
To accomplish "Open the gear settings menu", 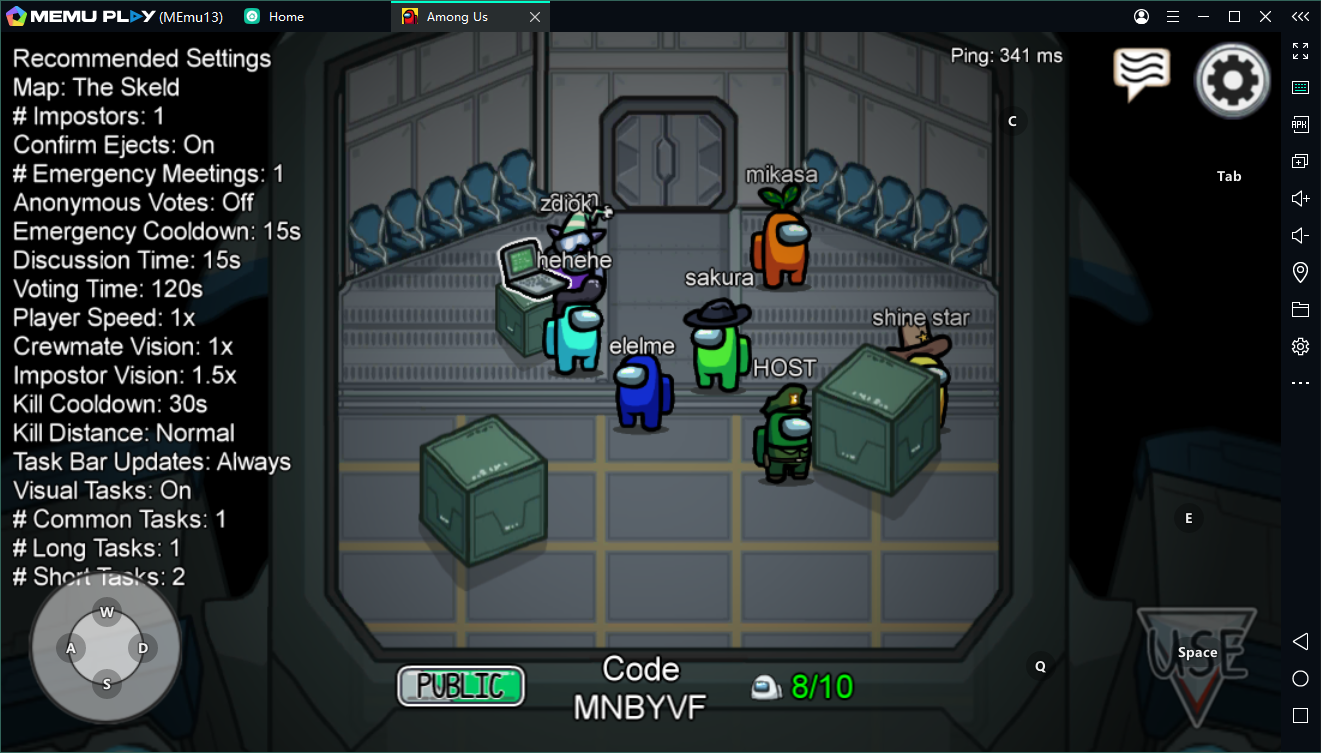I will click(x=1233, y=80).
